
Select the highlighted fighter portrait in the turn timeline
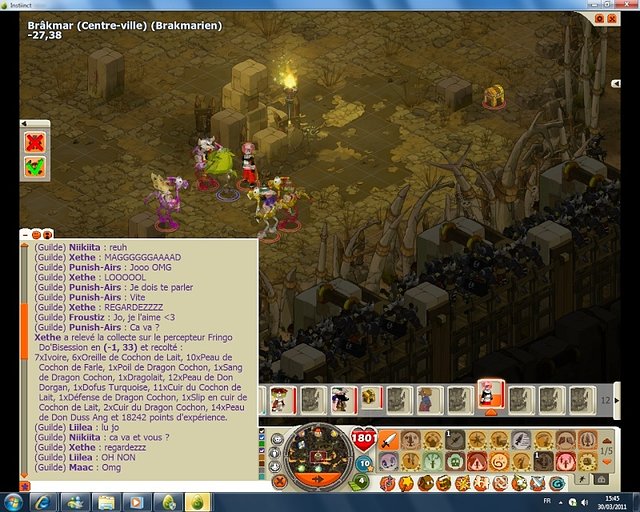pos(488,394)
